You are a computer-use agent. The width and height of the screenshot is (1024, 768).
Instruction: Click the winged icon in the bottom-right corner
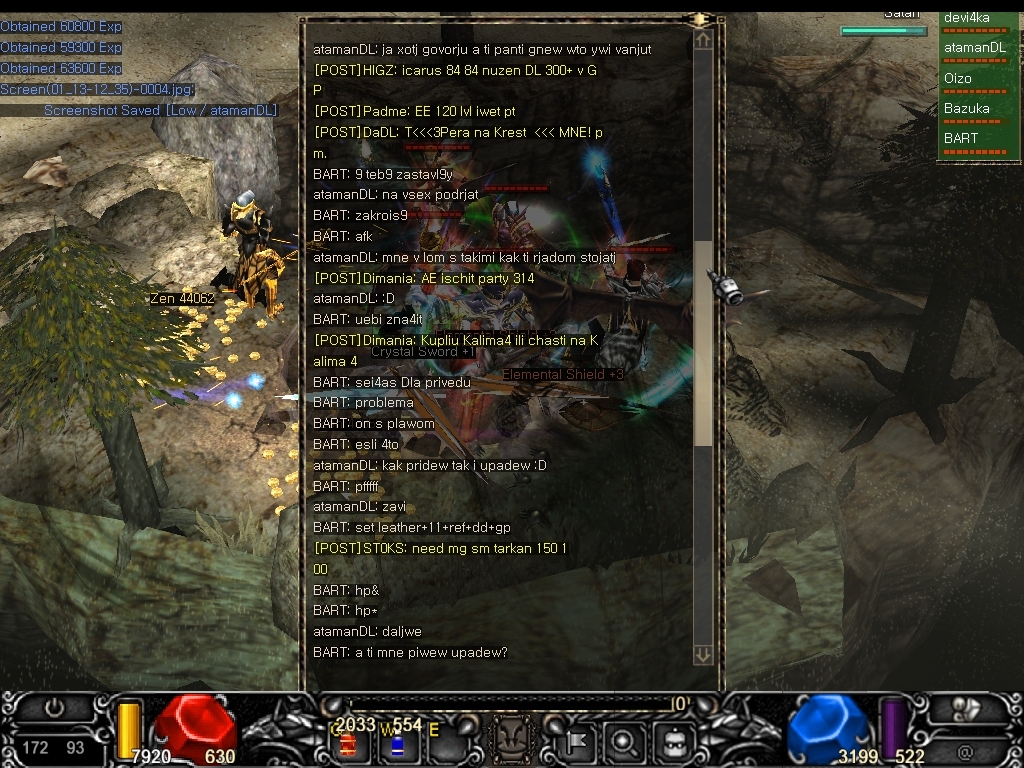tap(967, 708)
